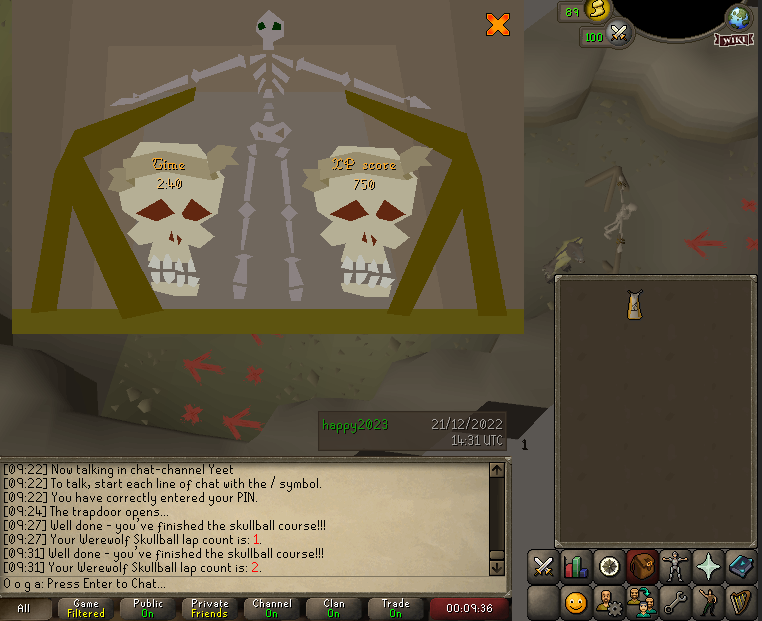
Task: Open the wrench Settings tab
Action: pyautogui.click(x=675, y=603)
